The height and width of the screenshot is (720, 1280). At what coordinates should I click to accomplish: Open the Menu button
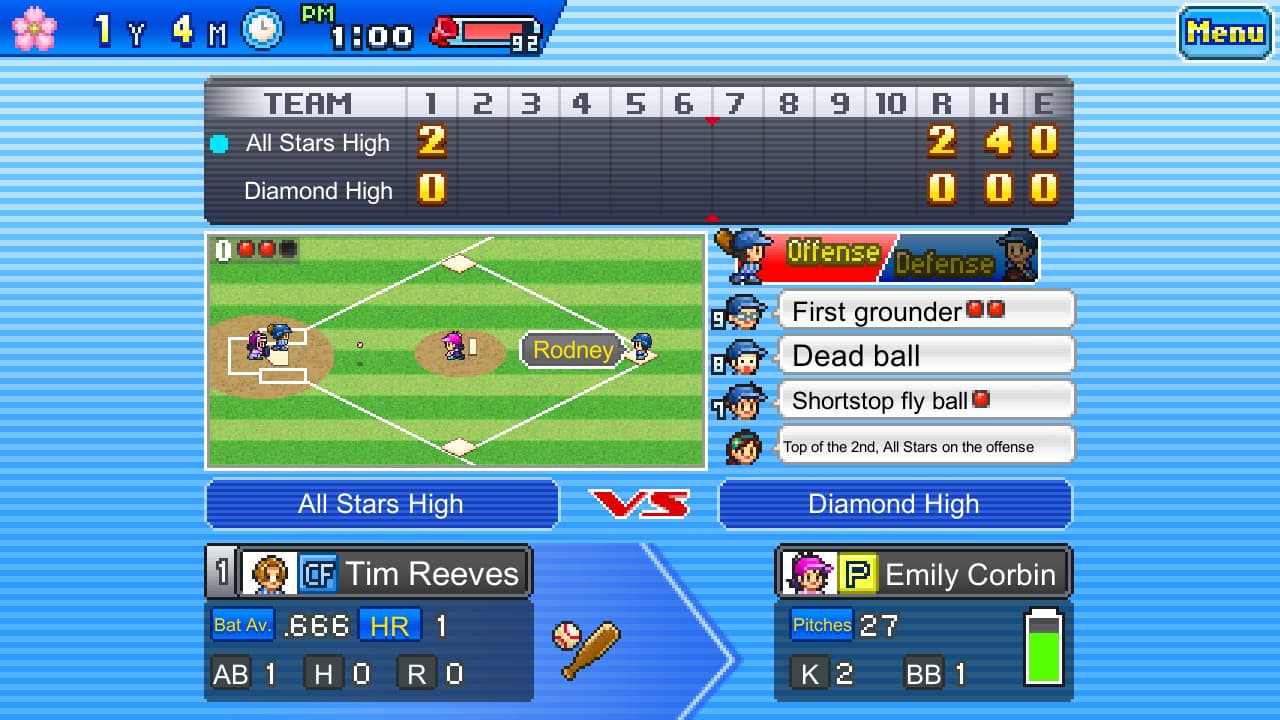(1224, 32)
